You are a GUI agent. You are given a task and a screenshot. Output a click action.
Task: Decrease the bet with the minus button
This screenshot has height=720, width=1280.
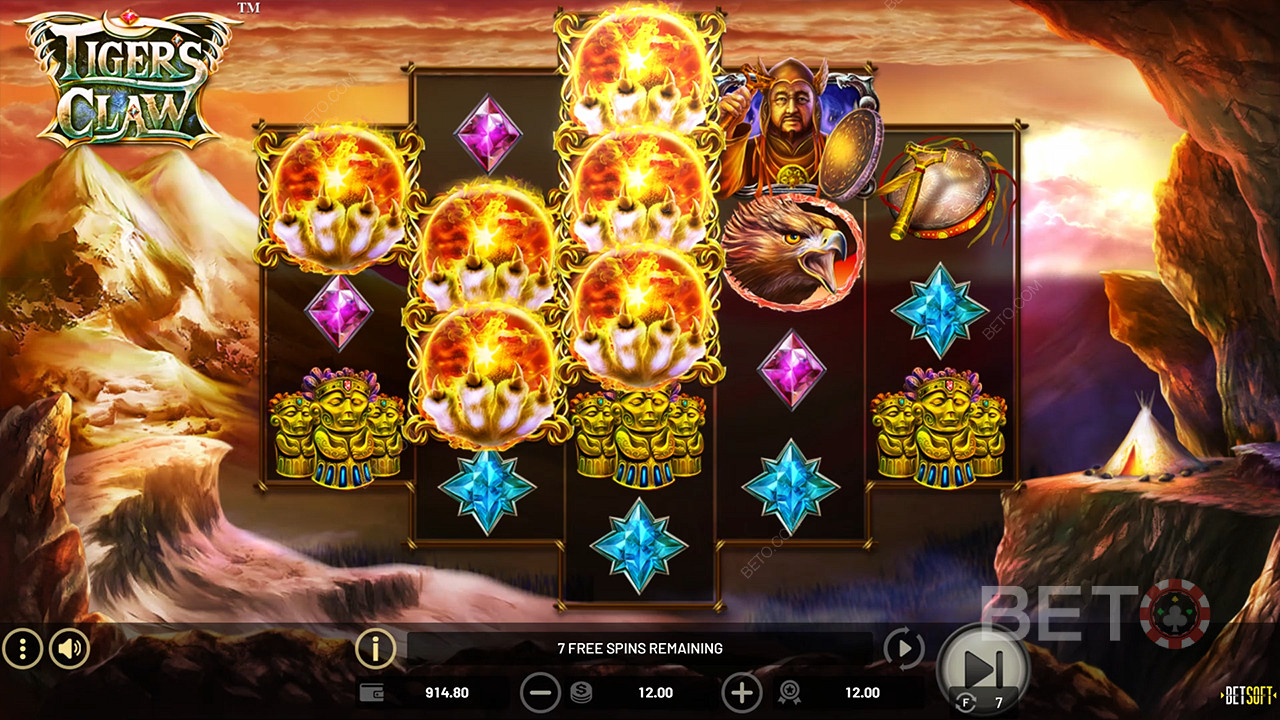coord(540,693)
